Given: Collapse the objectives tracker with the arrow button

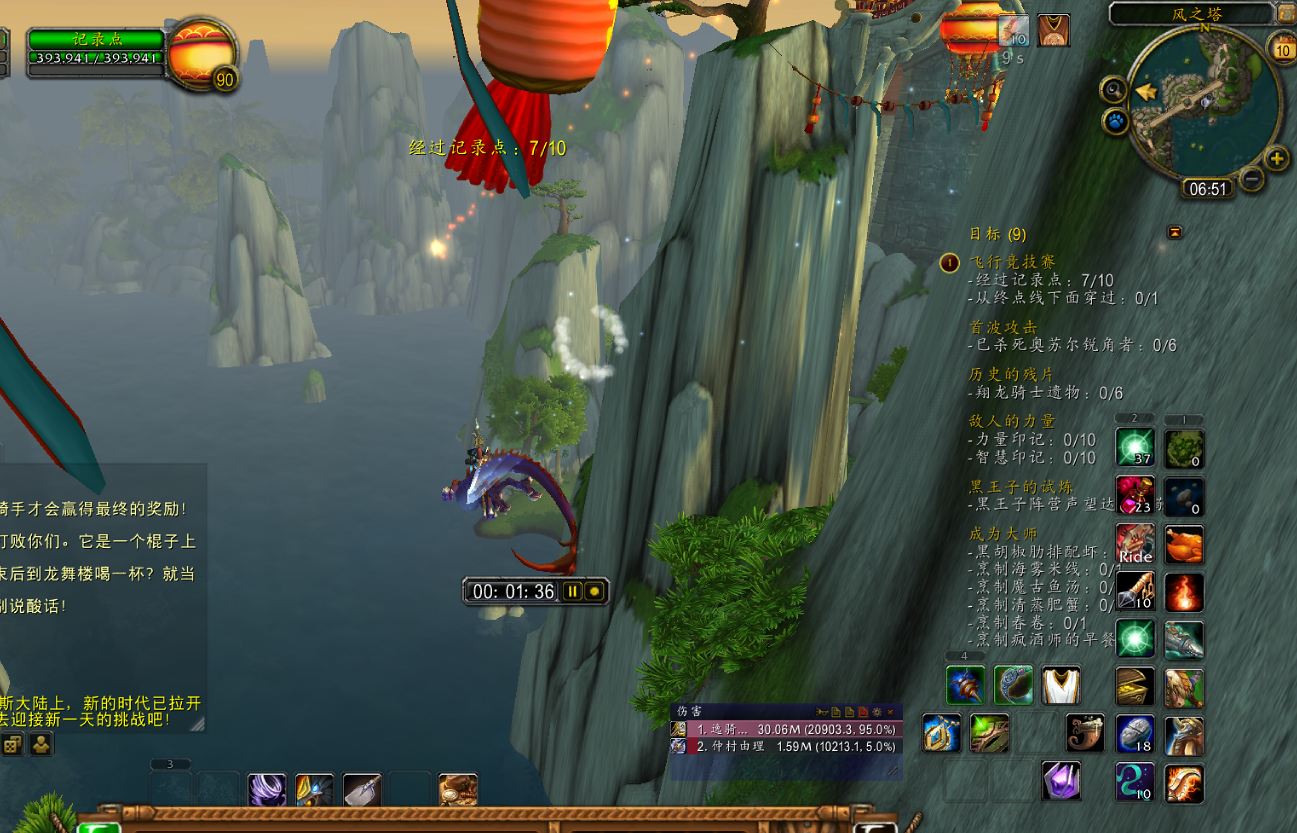Looking at the screenshot, I should pos(1175,232).
